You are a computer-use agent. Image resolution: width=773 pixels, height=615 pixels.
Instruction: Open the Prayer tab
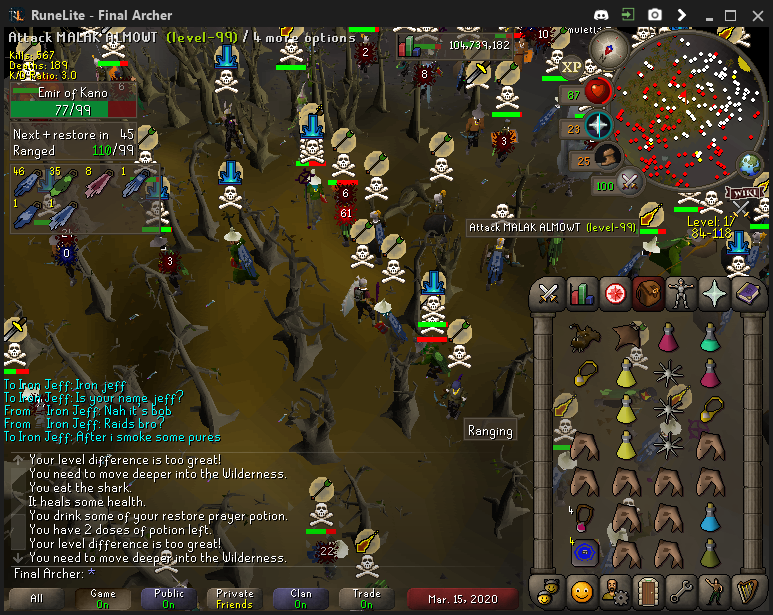coord(715,294)
